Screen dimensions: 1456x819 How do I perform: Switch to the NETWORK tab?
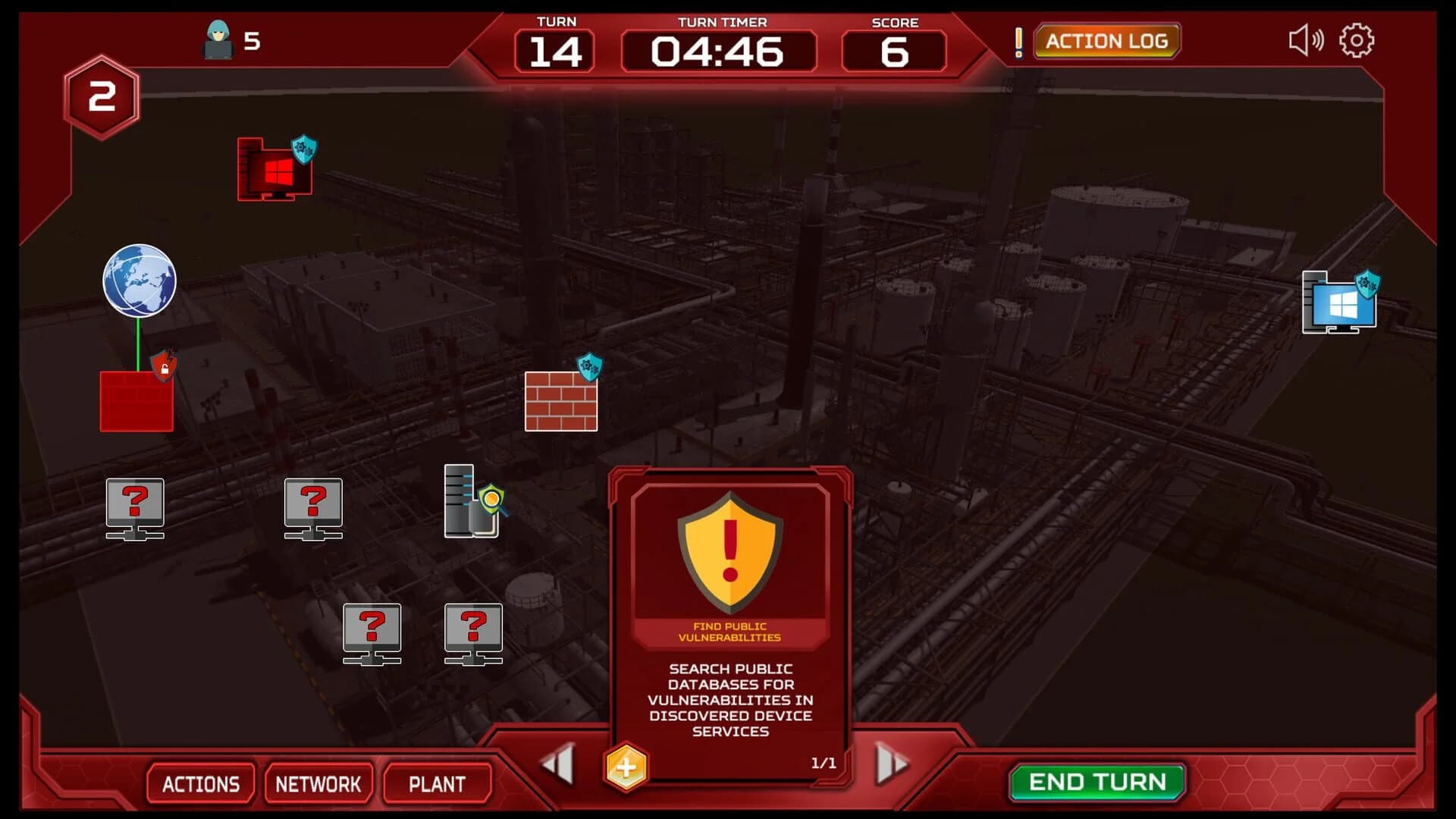click(318, 783)
